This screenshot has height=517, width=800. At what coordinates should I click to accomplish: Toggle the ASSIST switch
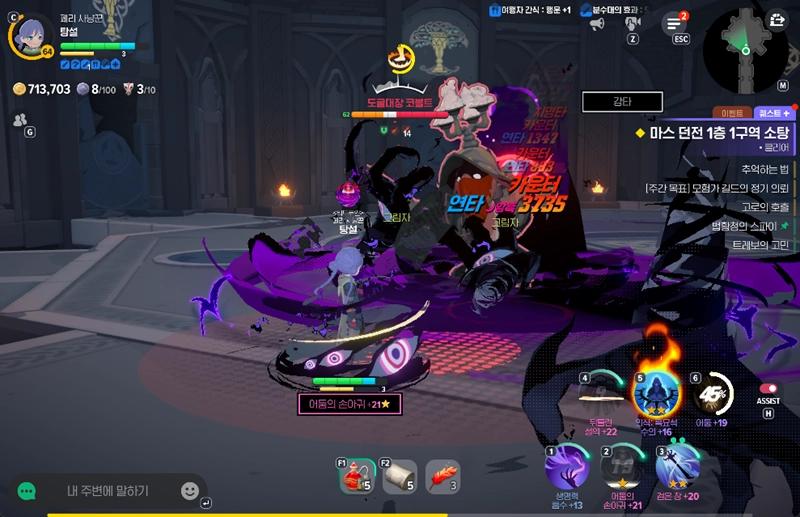pos(768,389)
